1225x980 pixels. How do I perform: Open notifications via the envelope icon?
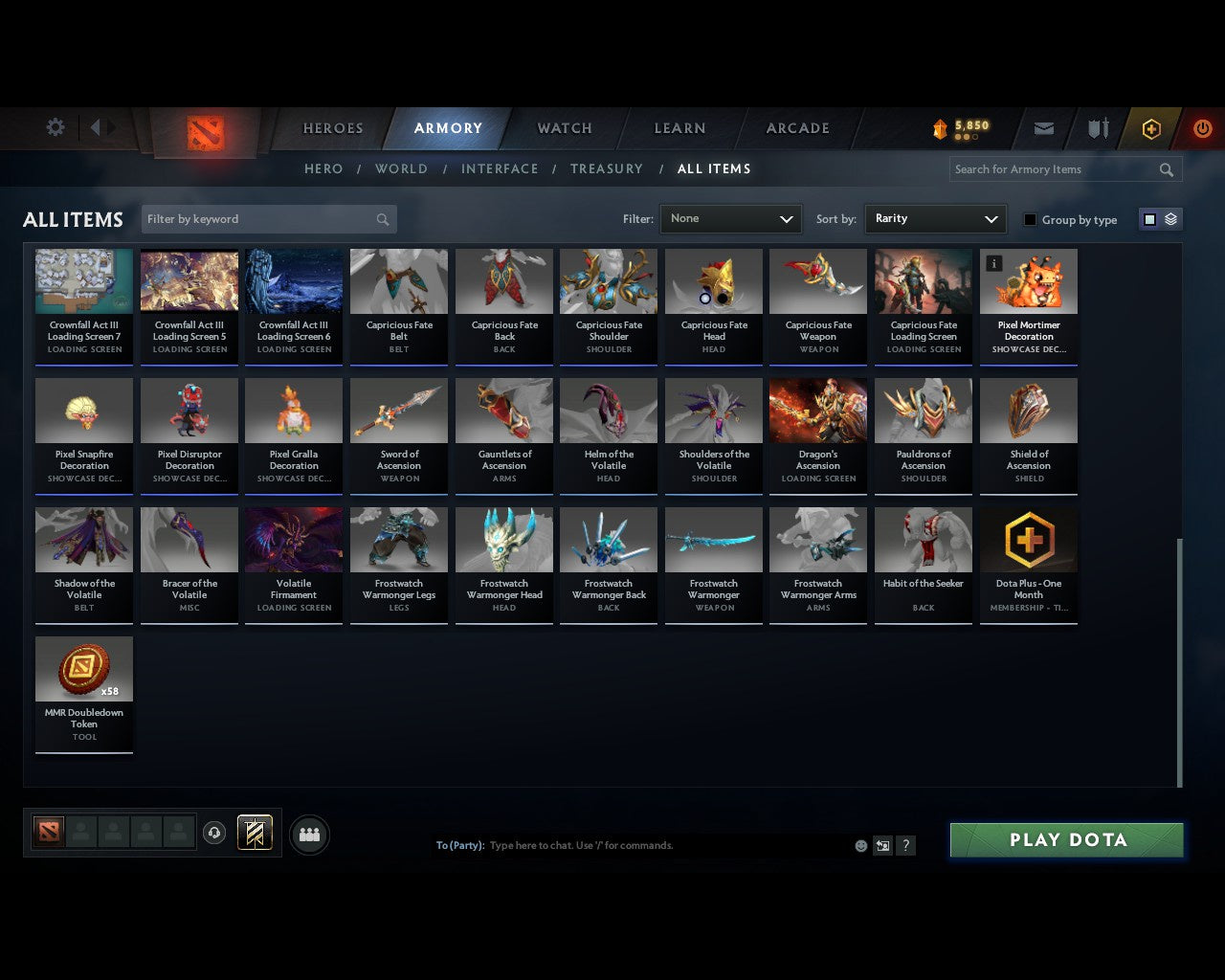(x=1043, y=127)
